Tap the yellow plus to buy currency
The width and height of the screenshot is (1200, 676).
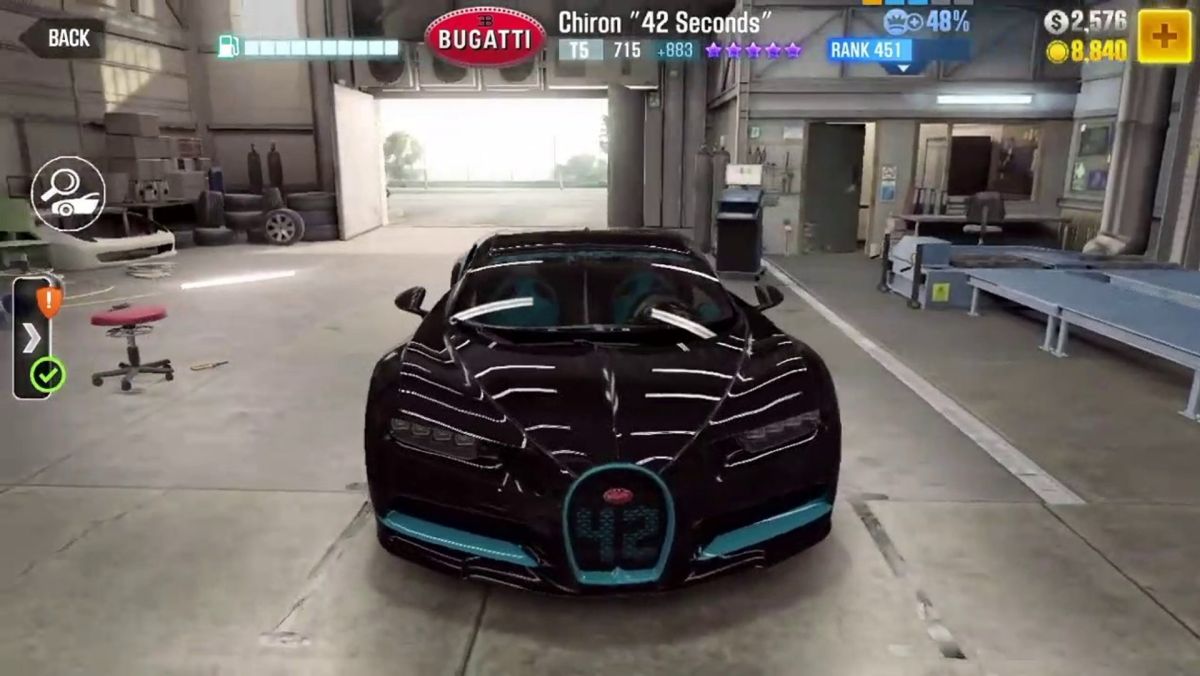point(1164,38)
